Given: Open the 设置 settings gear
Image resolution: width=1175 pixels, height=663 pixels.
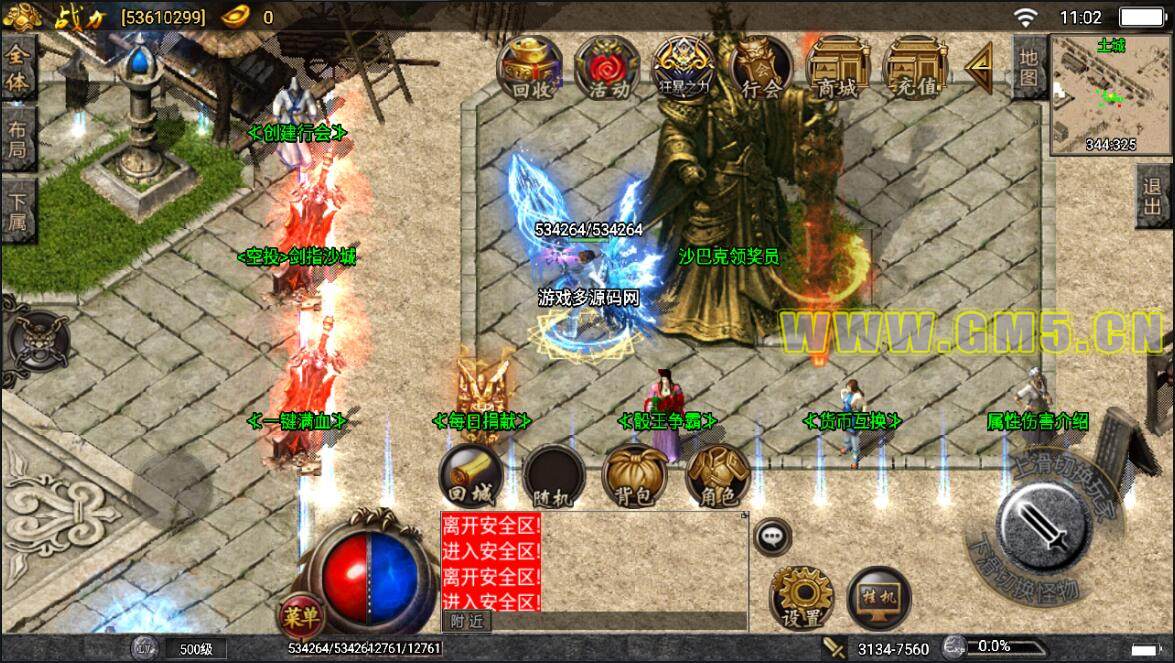Looking at the screenshot, I should click(x=801, y=598).
